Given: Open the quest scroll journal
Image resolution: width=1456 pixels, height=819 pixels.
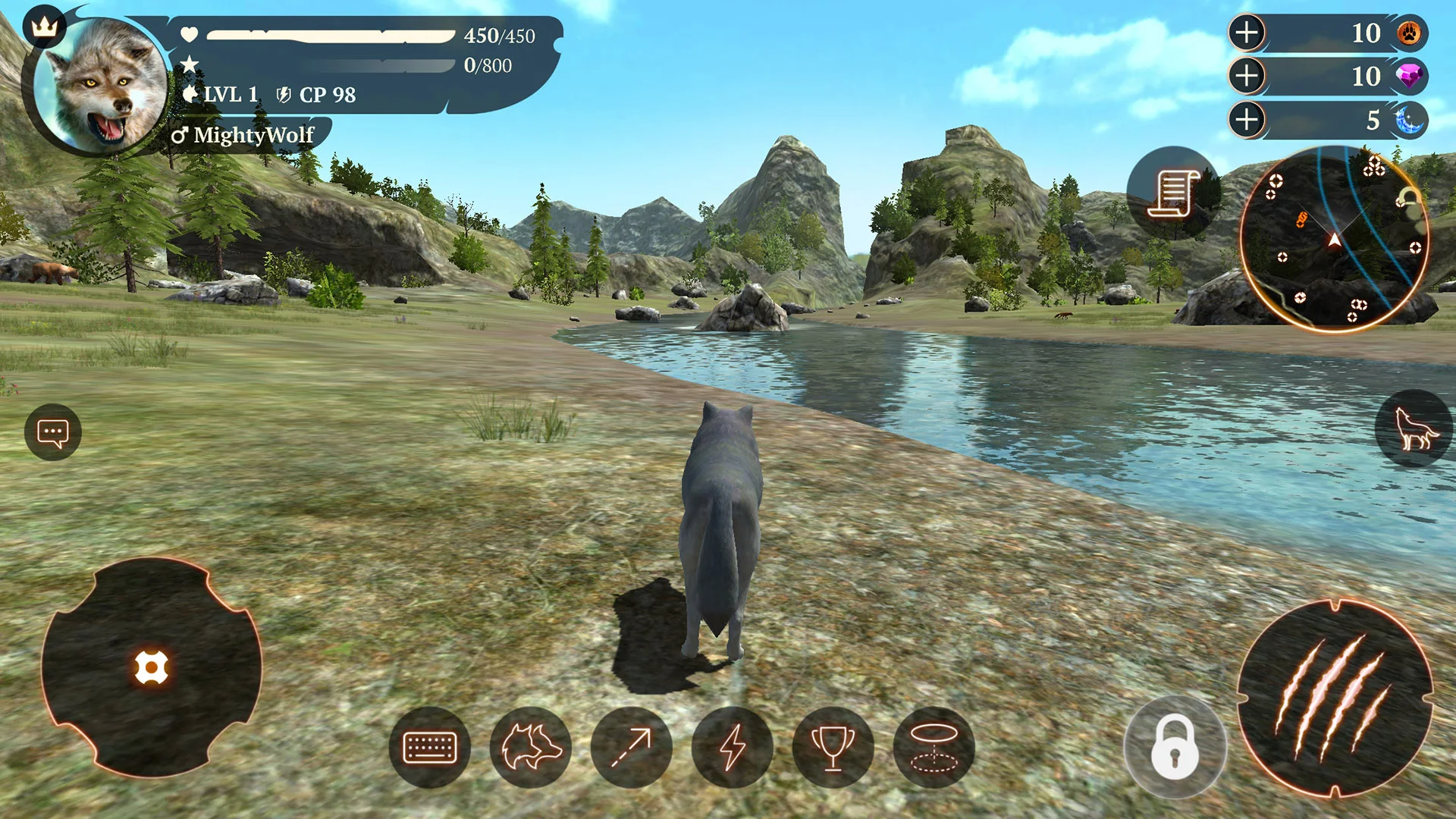Looking at the screenshot, I should tap(1172, 193).
